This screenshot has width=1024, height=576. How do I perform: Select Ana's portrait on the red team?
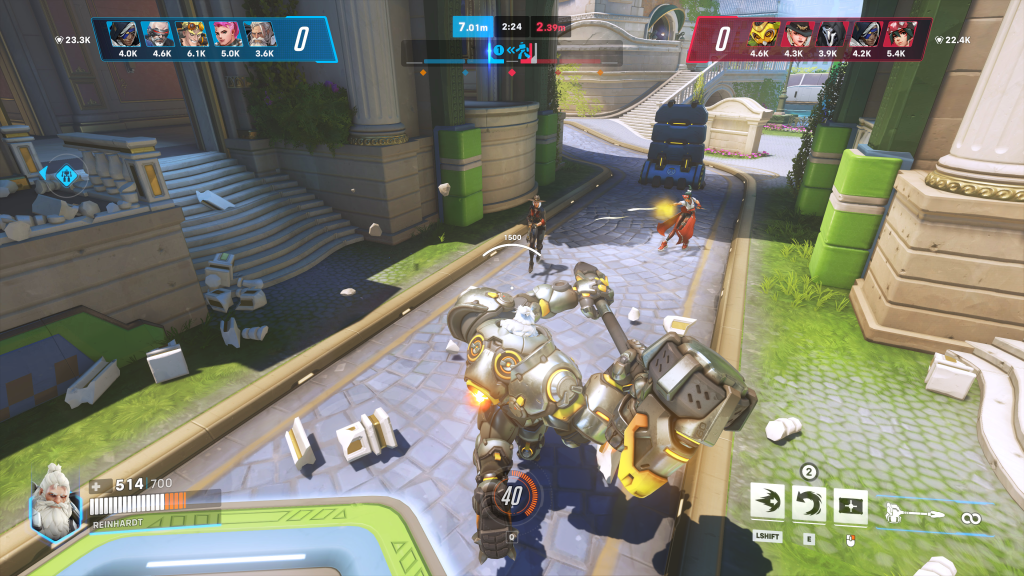point(861,34)
